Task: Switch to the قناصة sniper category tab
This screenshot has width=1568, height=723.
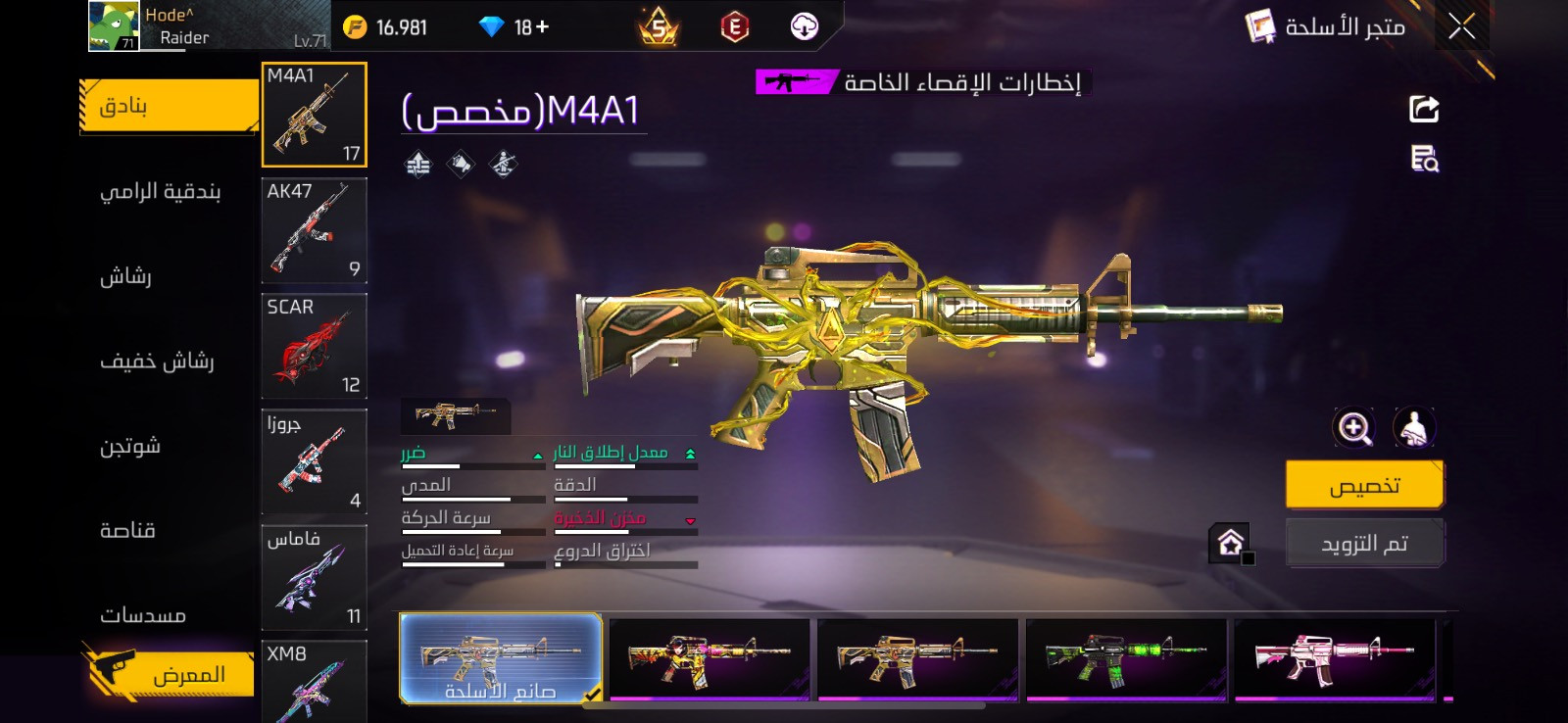Action: [137, 530]
